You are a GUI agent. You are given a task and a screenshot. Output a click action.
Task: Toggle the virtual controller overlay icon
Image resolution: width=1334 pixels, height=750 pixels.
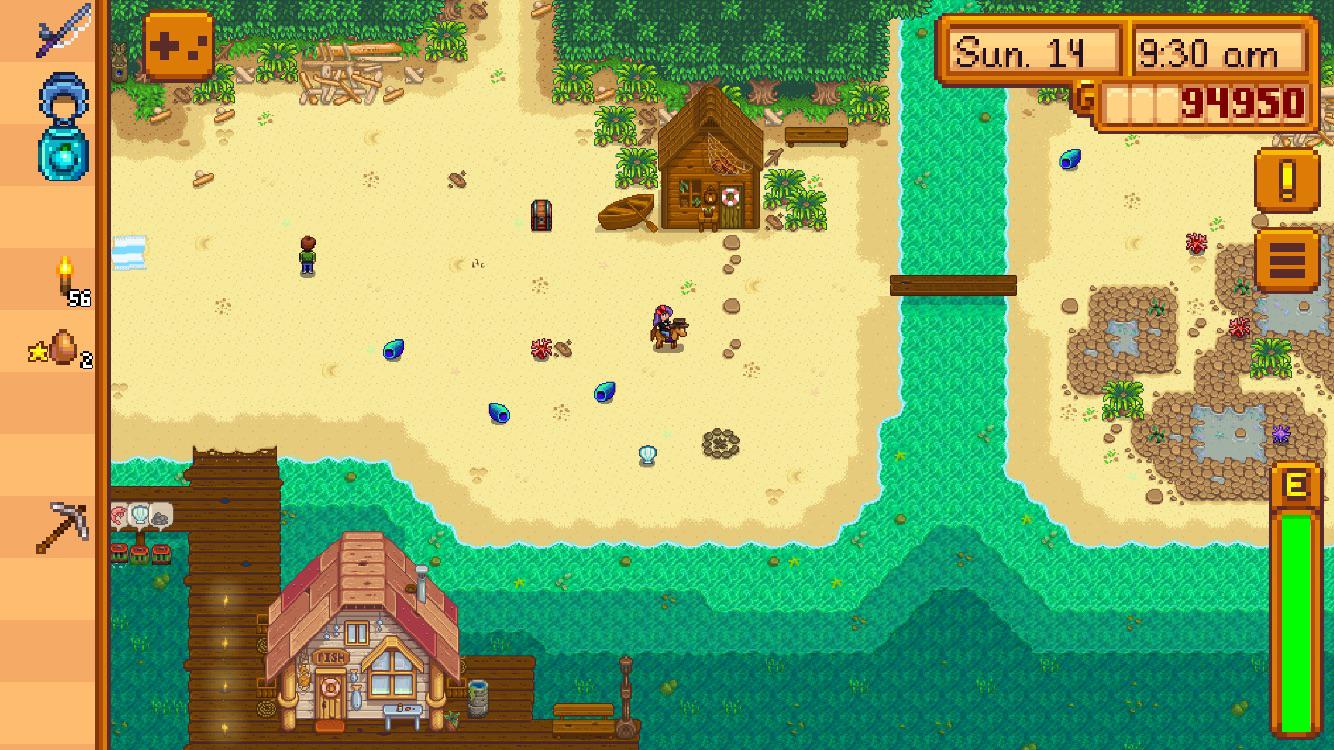[178, 44]
